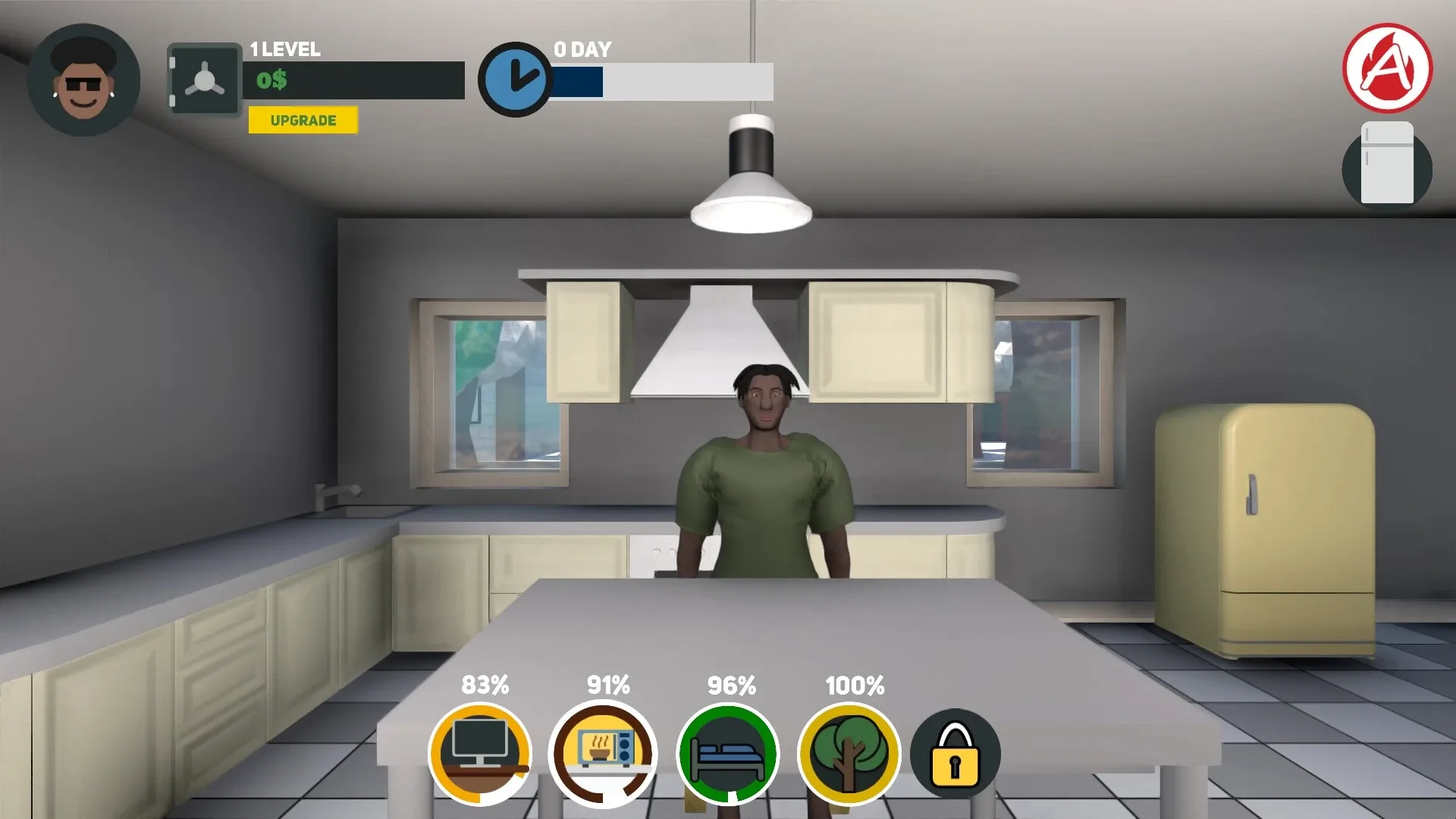Open the locked padlock activity slot

(x=955, y=752)
